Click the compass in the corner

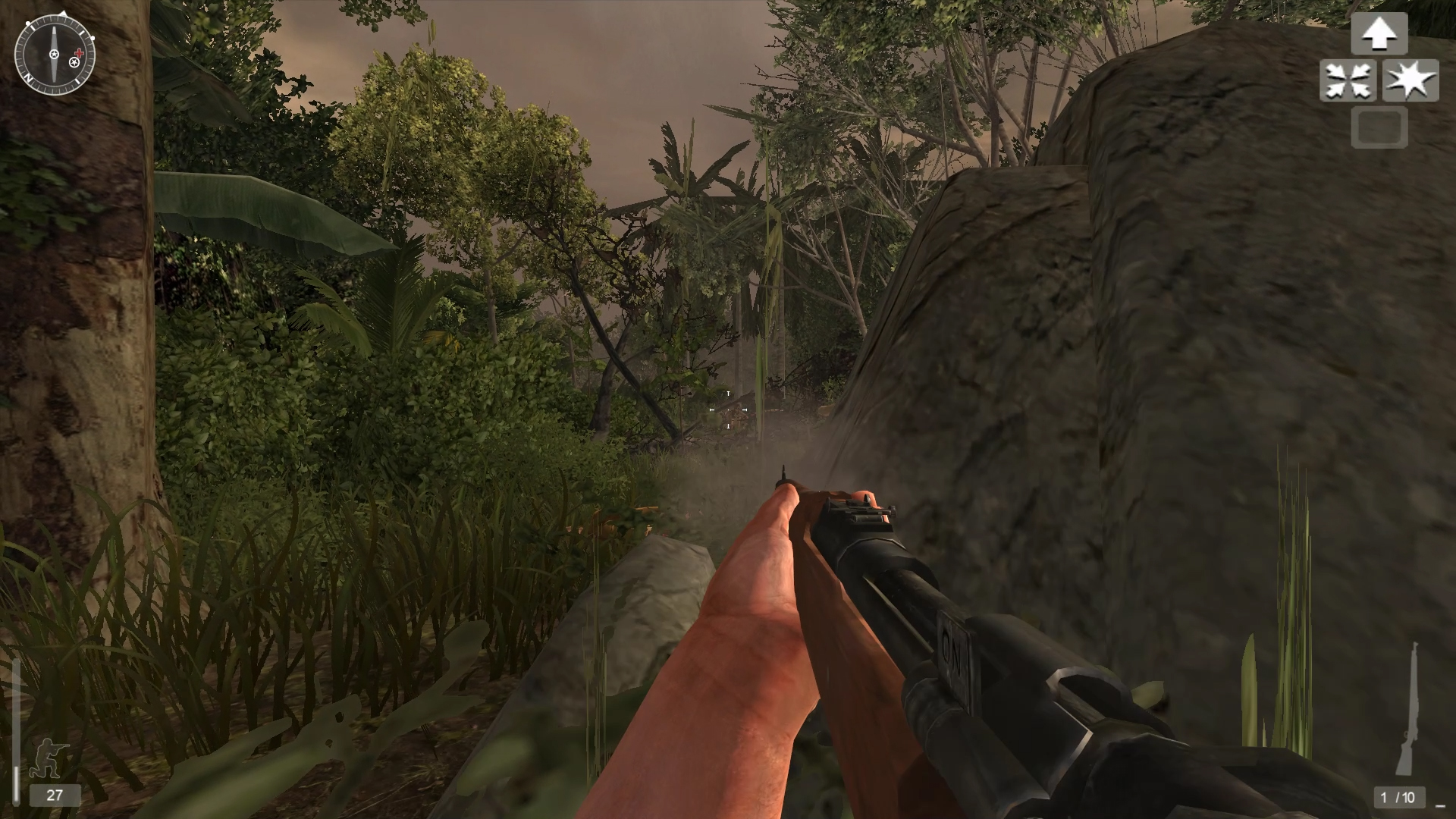(55, 55)
